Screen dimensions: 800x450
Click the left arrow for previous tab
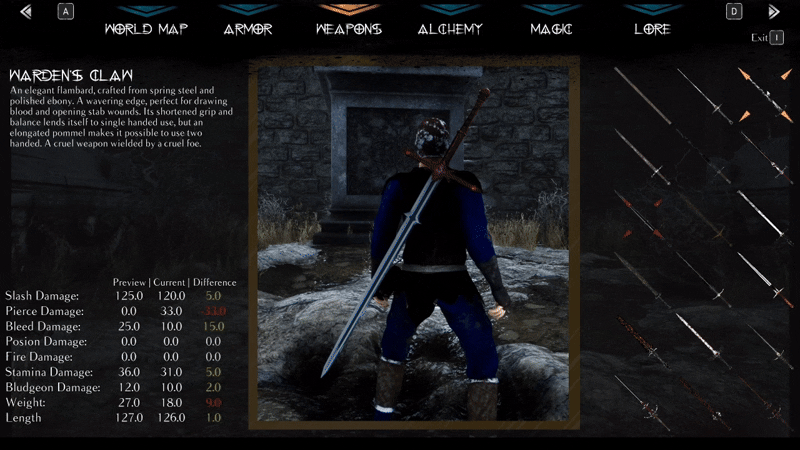[x=26, y=12]
